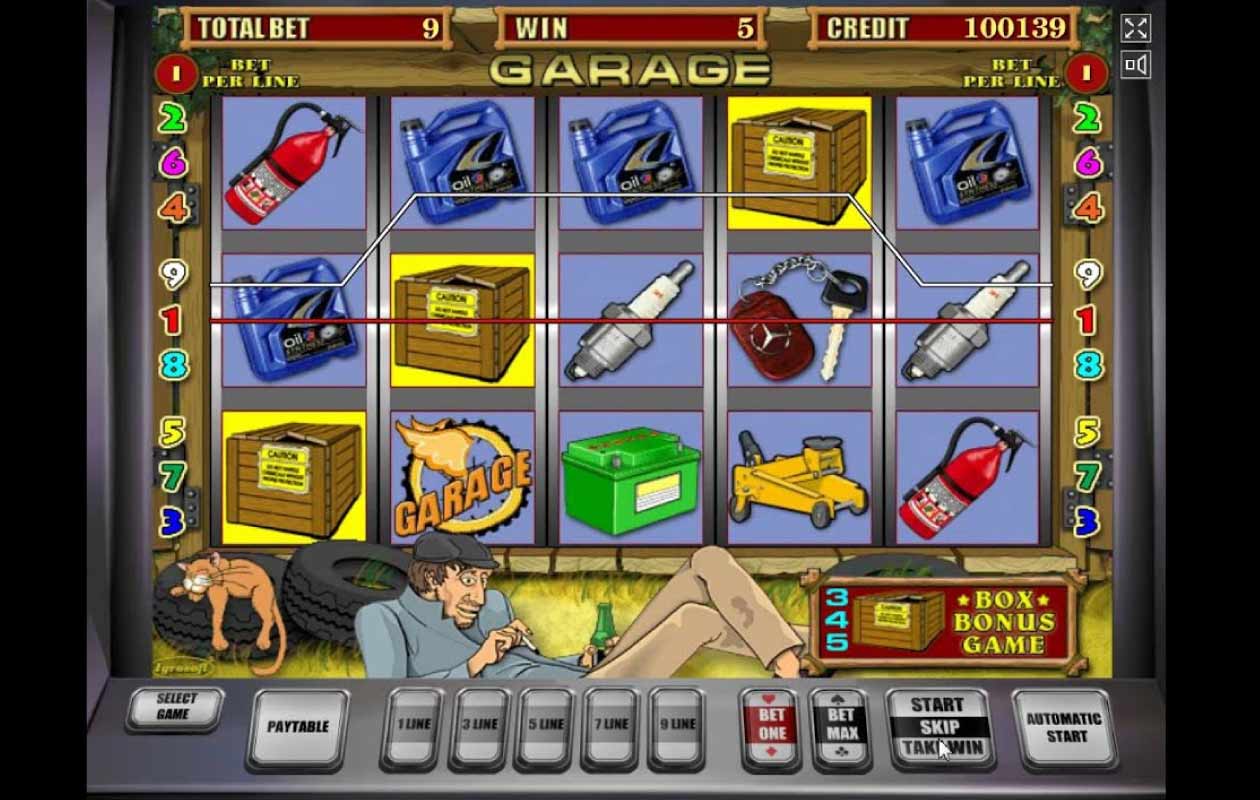Activate the 5 Line button

tap(545, 726)
